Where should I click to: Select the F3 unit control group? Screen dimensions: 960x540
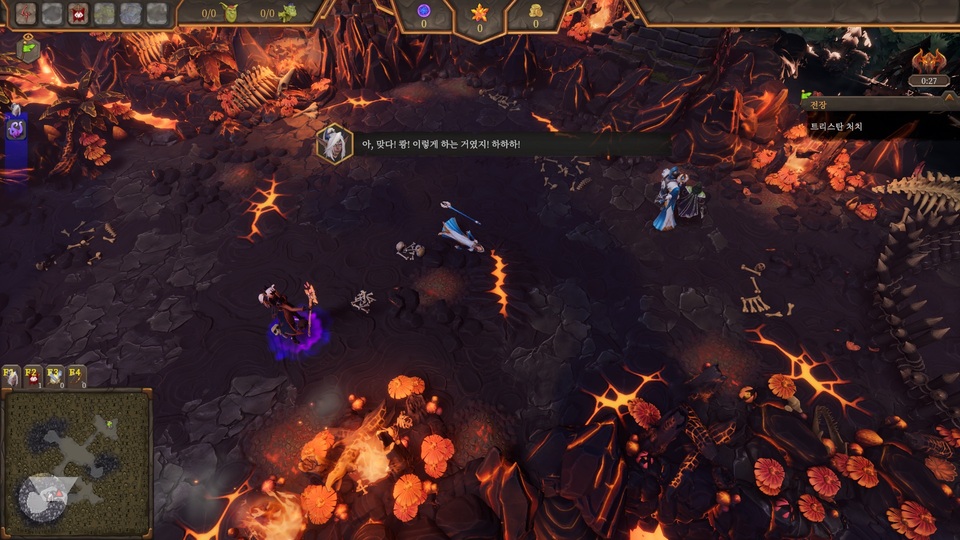[x=54, y=376]
